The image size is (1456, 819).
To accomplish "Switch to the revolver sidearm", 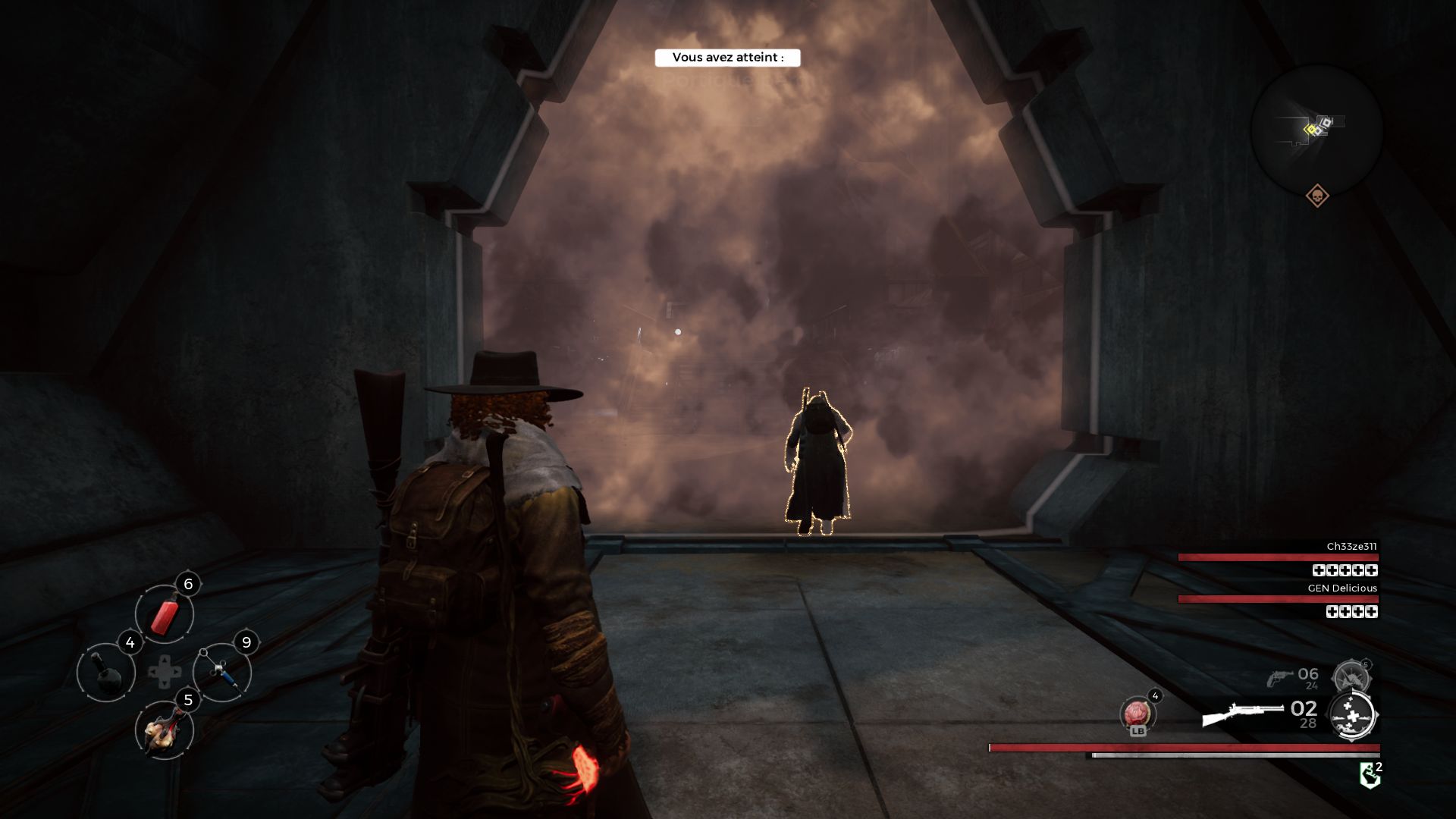I will [x=1281, y=677].
